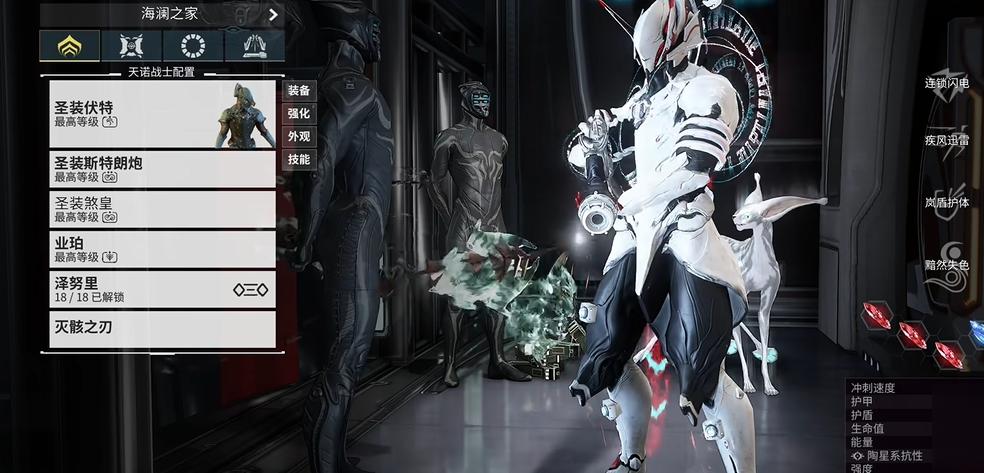This screenshot has width=984, height=473.
Task: Open the 强化 upgrade menu
Action: click(299, 114)
